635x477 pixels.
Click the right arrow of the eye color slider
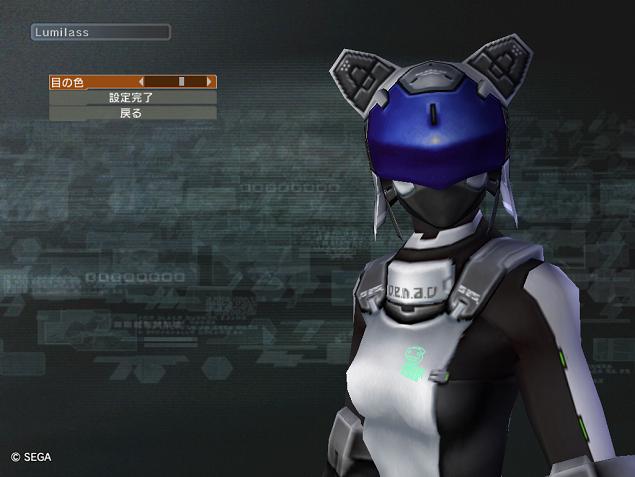click(x=209, y=82)
